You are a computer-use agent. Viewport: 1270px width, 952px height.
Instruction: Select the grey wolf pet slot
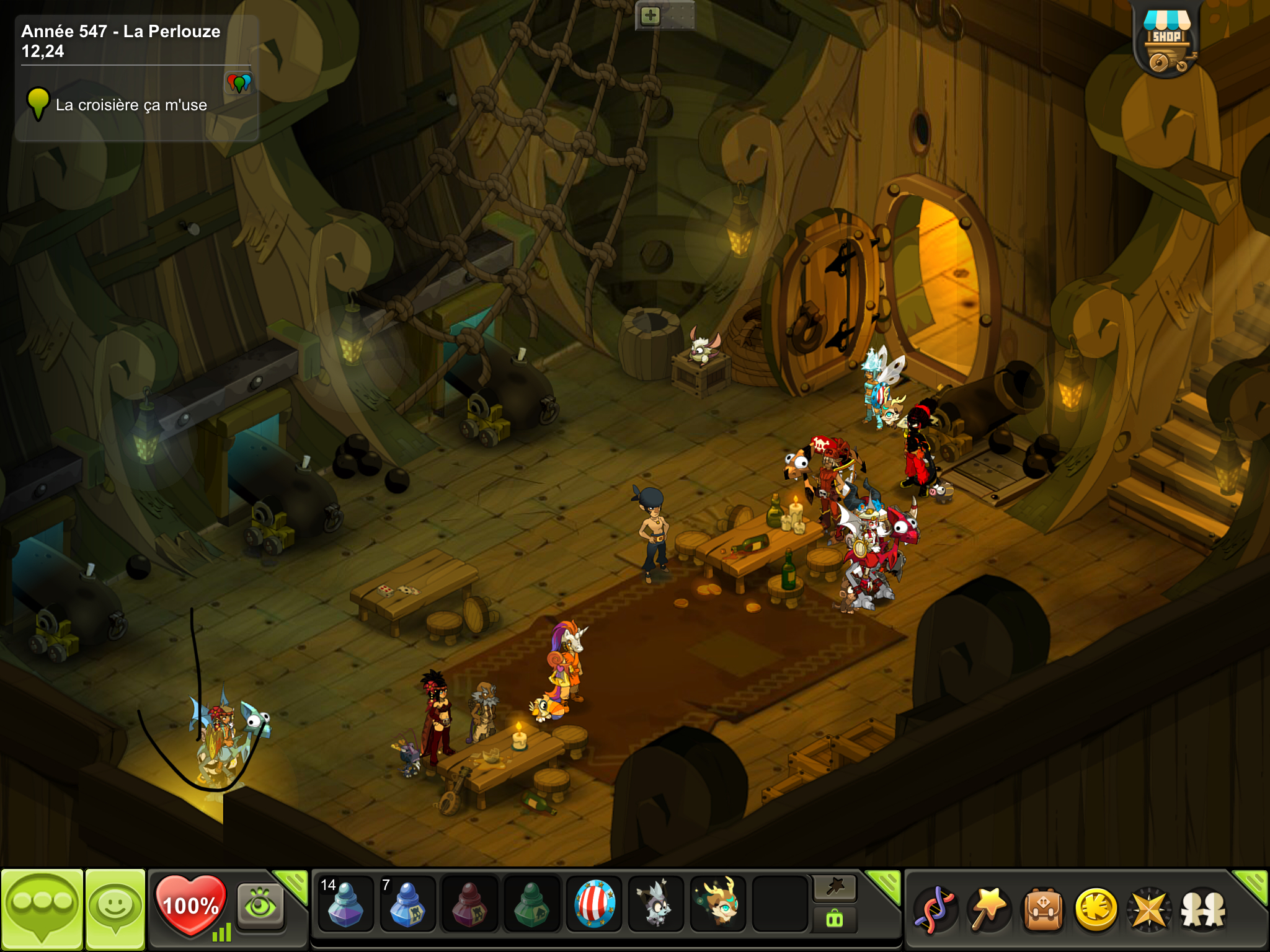655,905
